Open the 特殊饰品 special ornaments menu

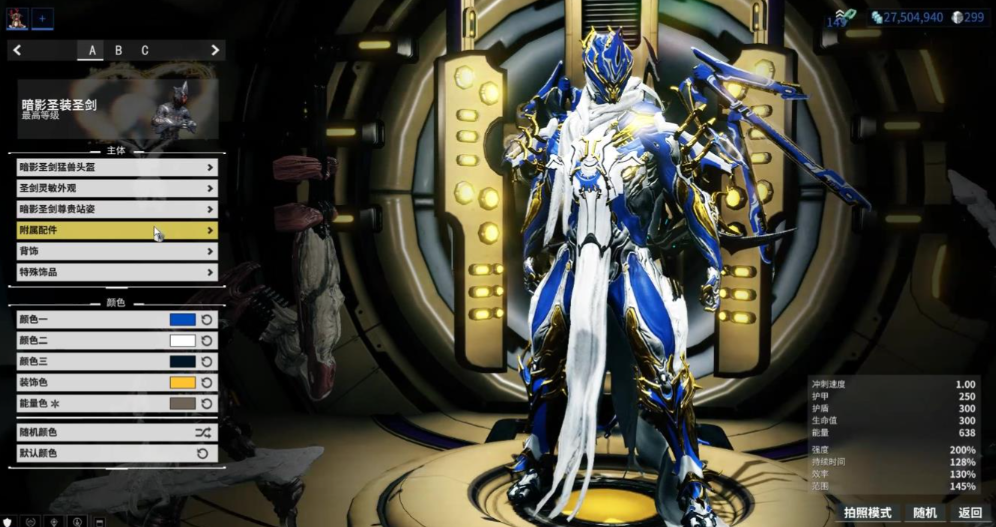click(x=116, y=272)
